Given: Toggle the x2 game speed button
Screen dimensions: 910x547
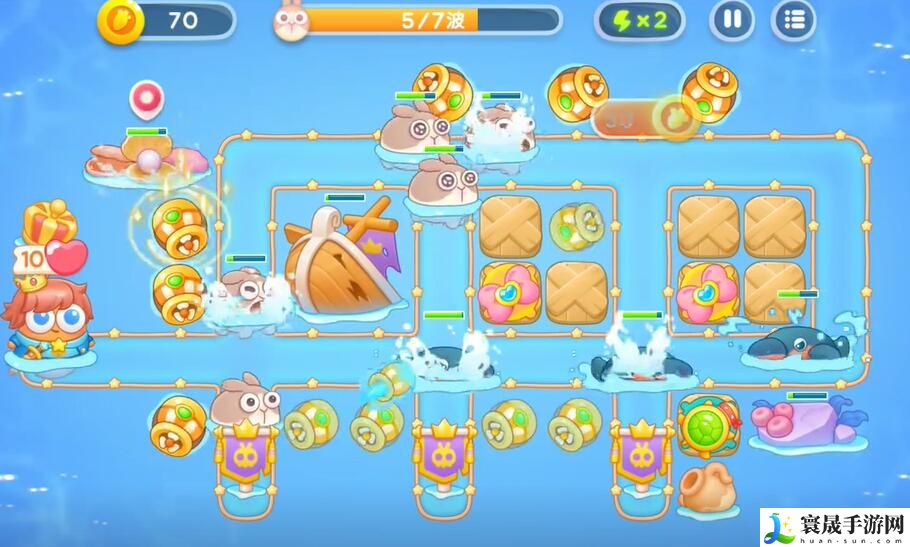Looking at the screenshot, I should pyautogui.click(x=640, y=20).
